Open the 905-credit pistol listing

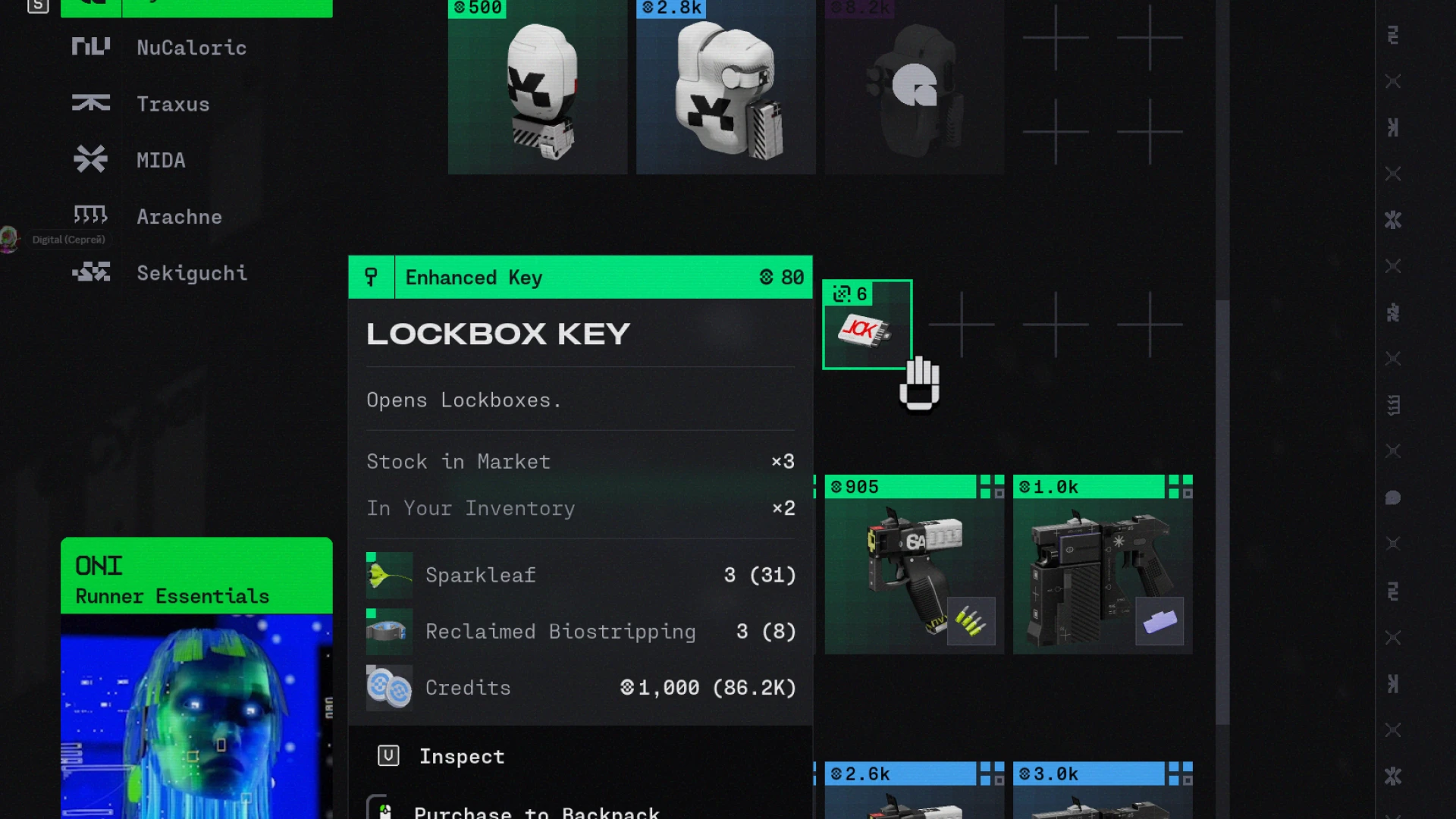[x=913, y=565]
